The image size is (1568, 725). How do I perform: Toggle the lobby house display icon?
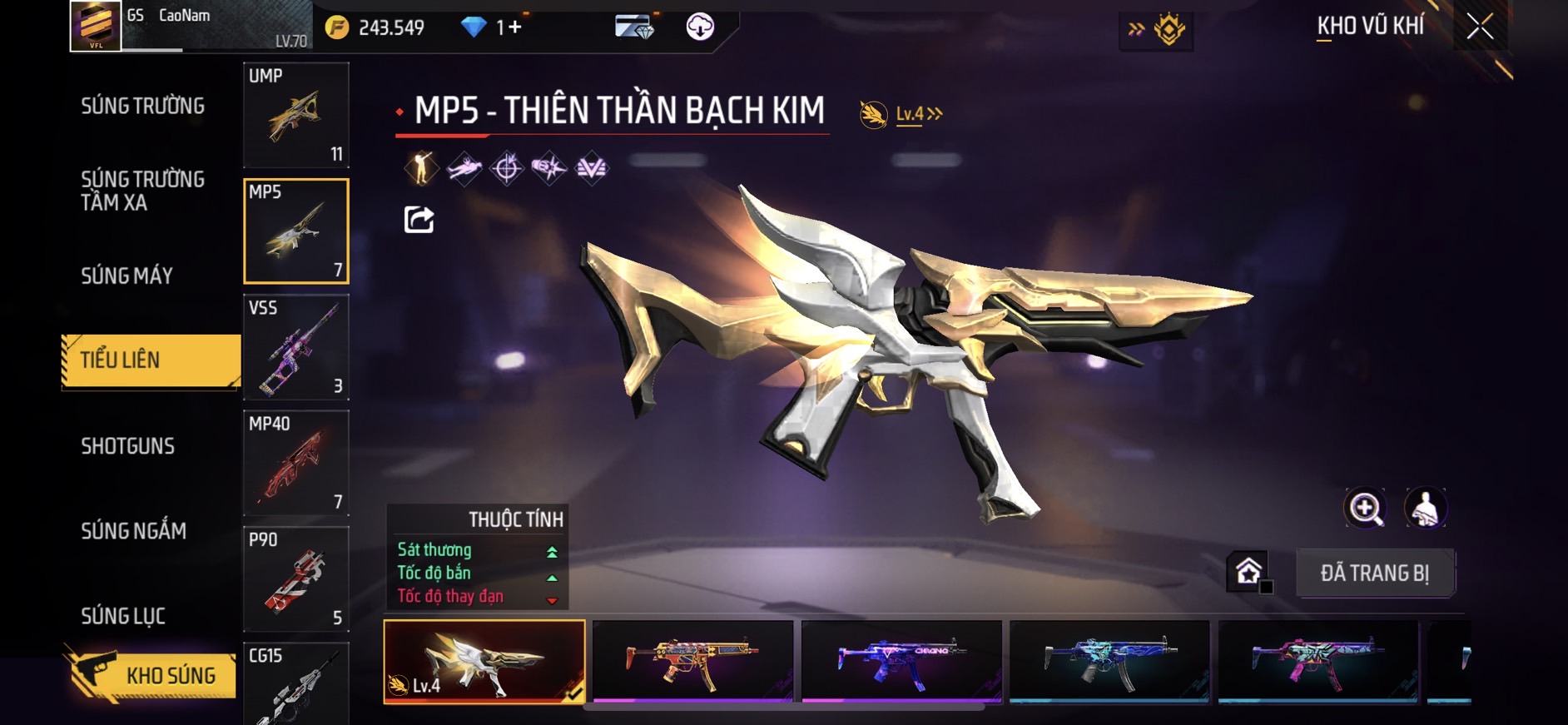pyautogui.click(x=1248, y=572)
